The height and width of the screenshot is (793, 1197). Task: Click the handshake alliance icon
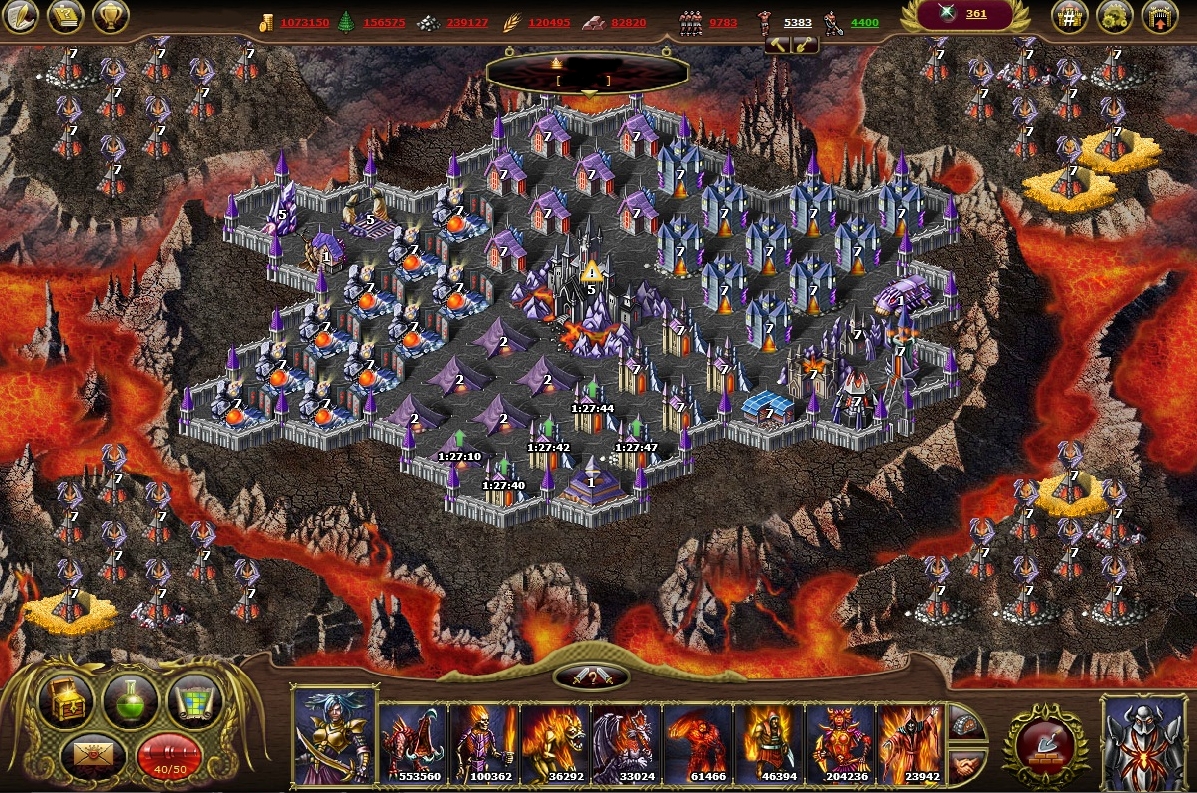point(964,768)
